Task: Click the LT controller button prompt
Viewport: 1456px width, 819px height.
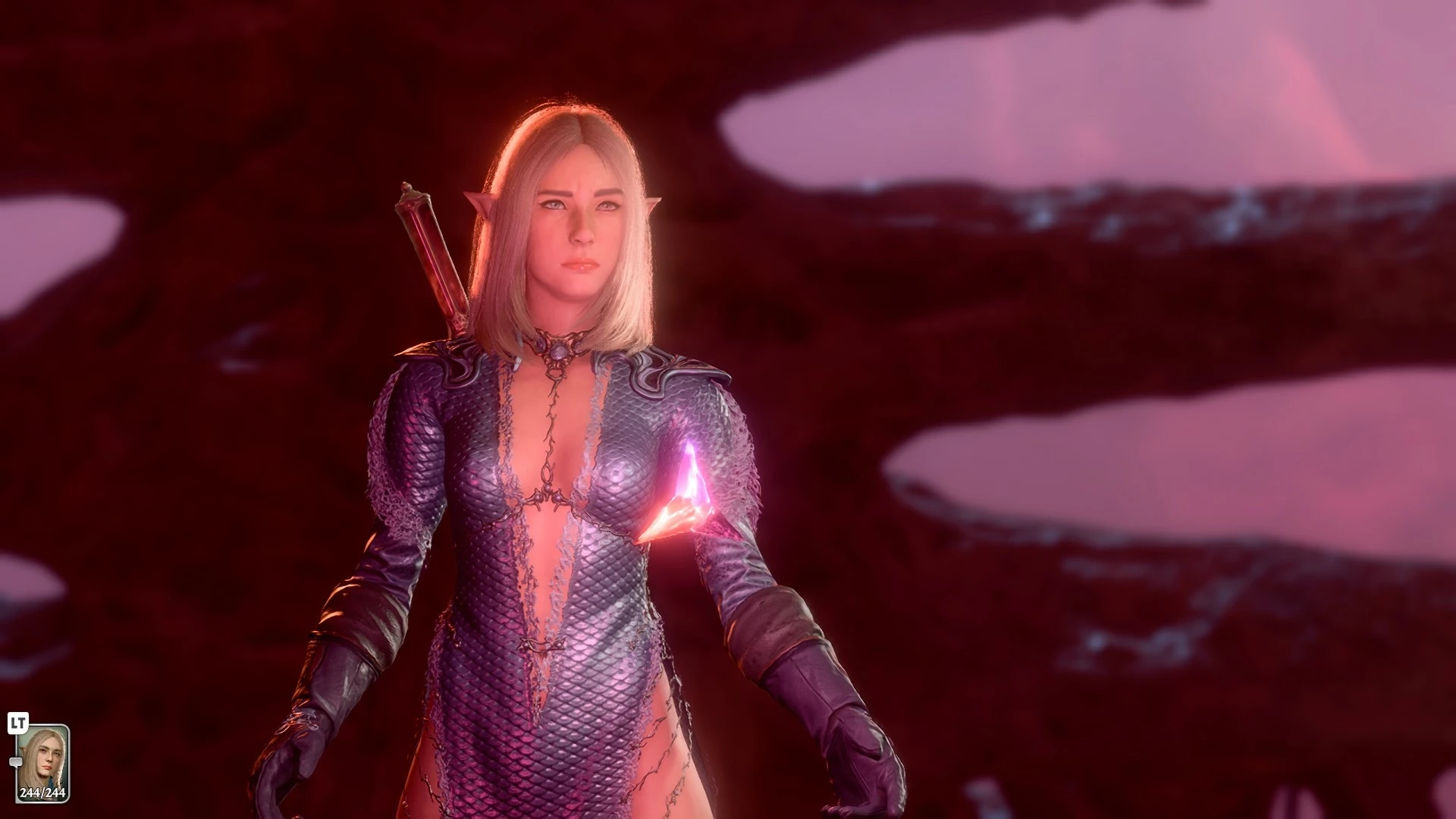Action: point(17,721)
